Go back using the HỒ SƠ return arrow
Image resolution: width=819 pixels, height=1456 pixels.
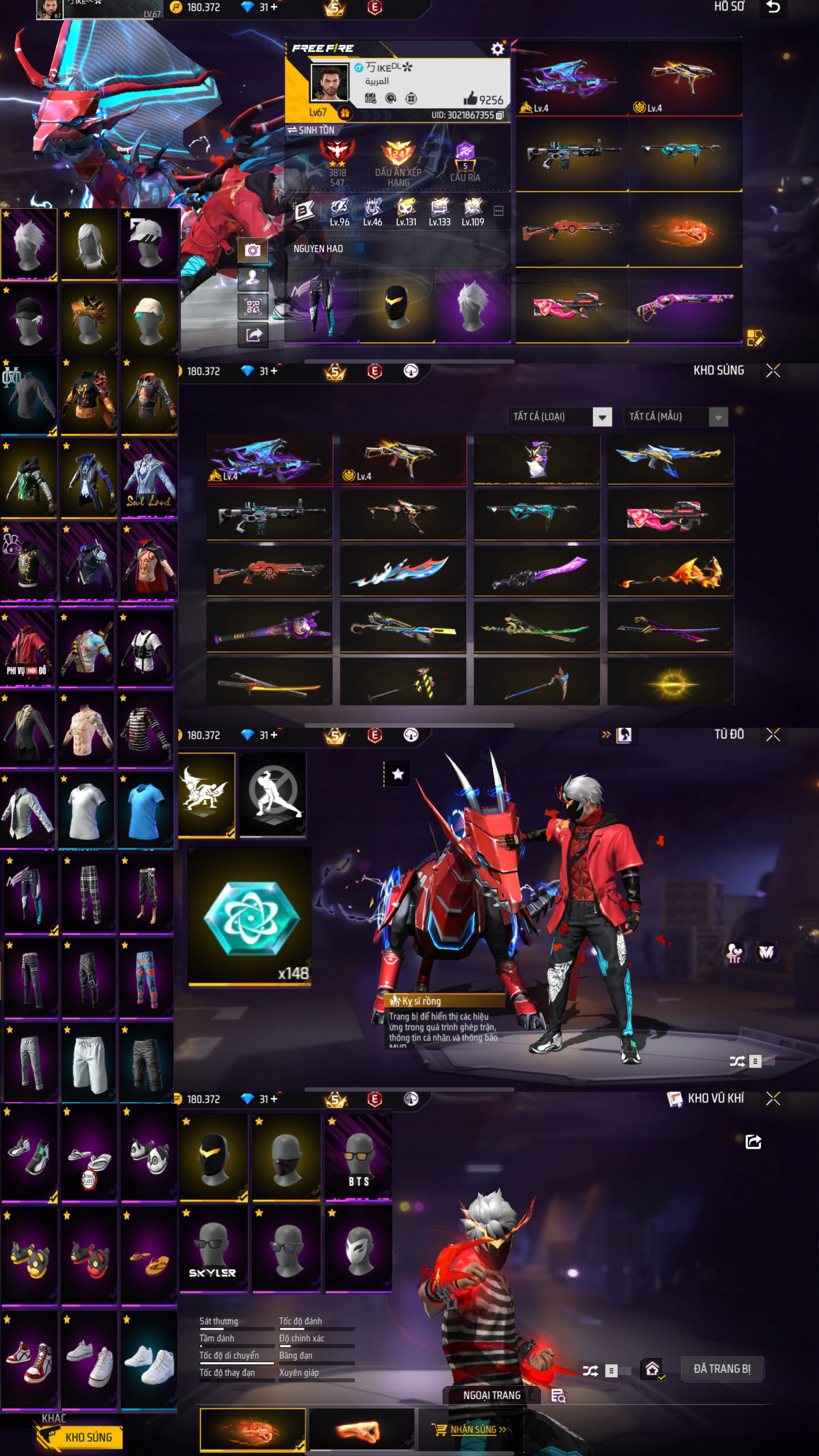[773, 7]
